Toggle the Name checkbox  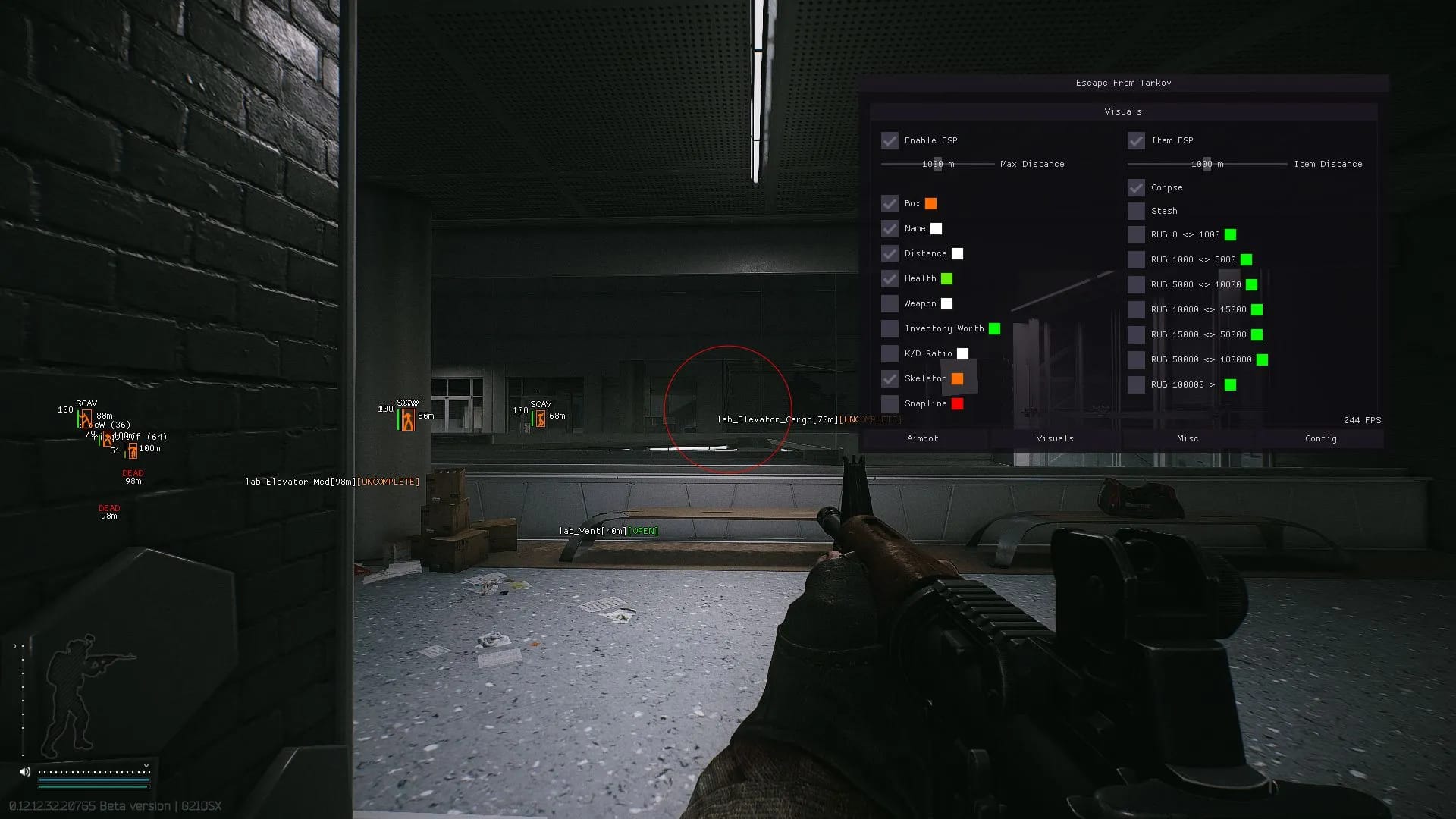click(x=890, y=228)
